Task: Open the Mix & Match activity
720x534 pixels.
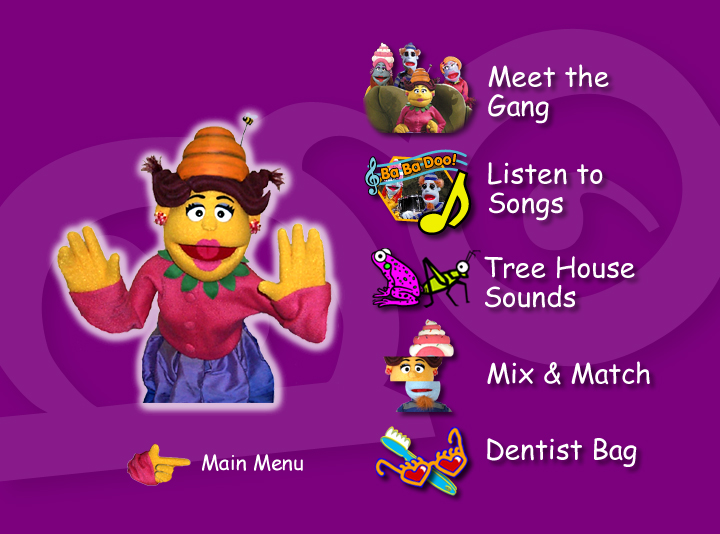Action: tap(568, 375)
